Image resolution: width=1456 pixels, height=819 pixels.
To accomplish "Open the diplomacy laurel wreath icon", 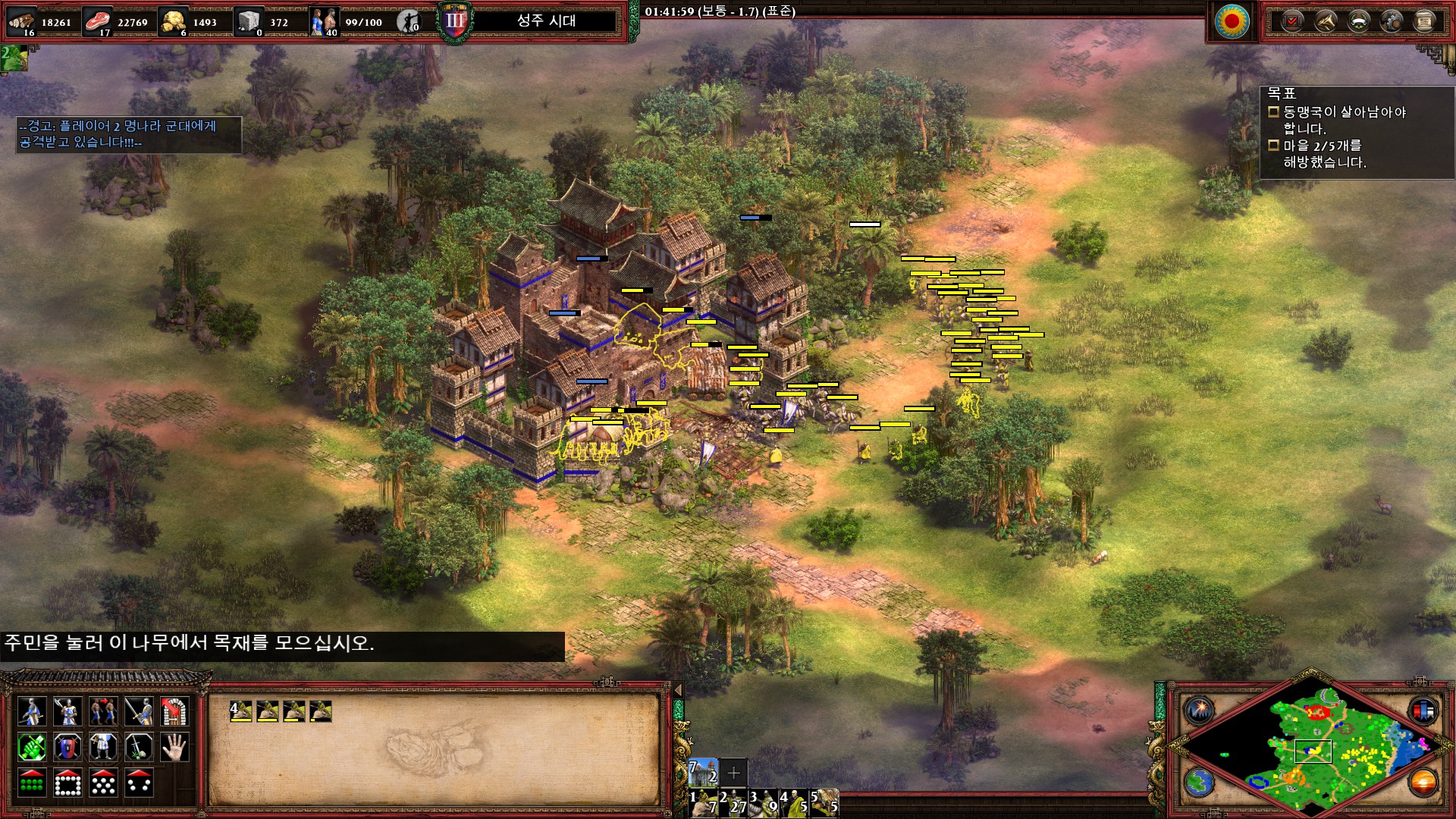I will pos(1358,21).
